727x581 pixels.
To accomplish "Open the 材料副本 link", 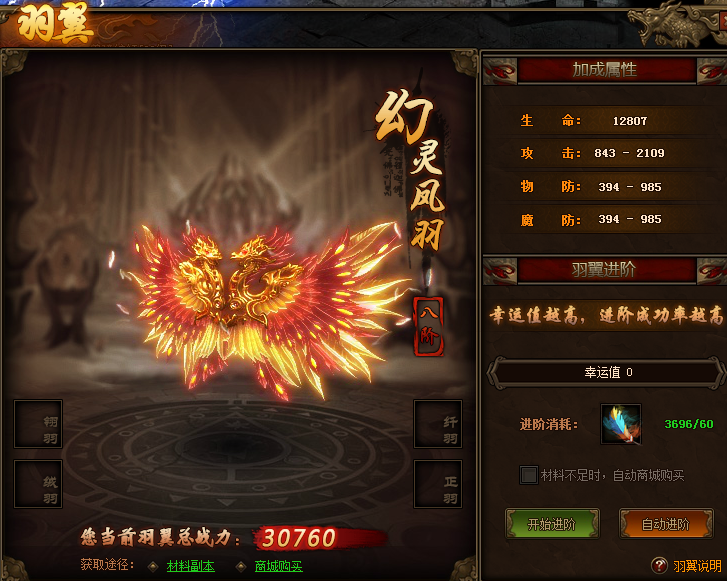I will click(x=190, y=566).
